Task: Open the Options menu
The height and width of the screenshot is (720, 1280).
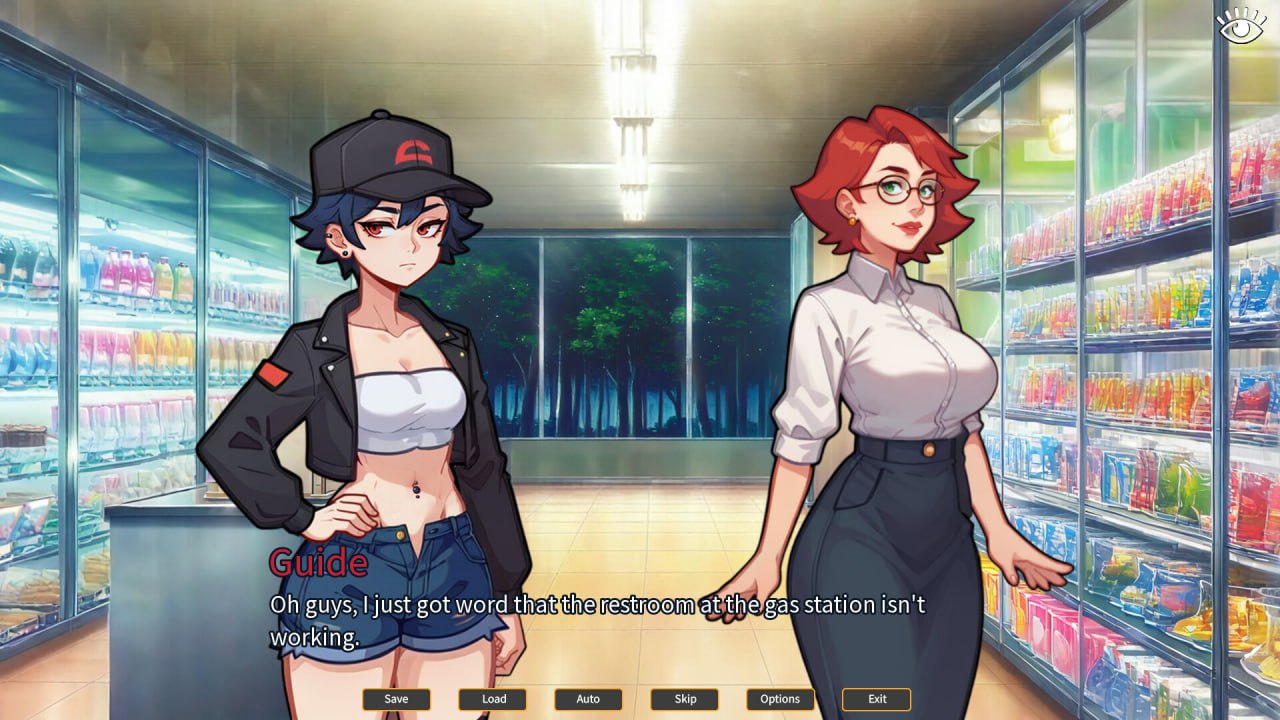Action: coord(780,699)
